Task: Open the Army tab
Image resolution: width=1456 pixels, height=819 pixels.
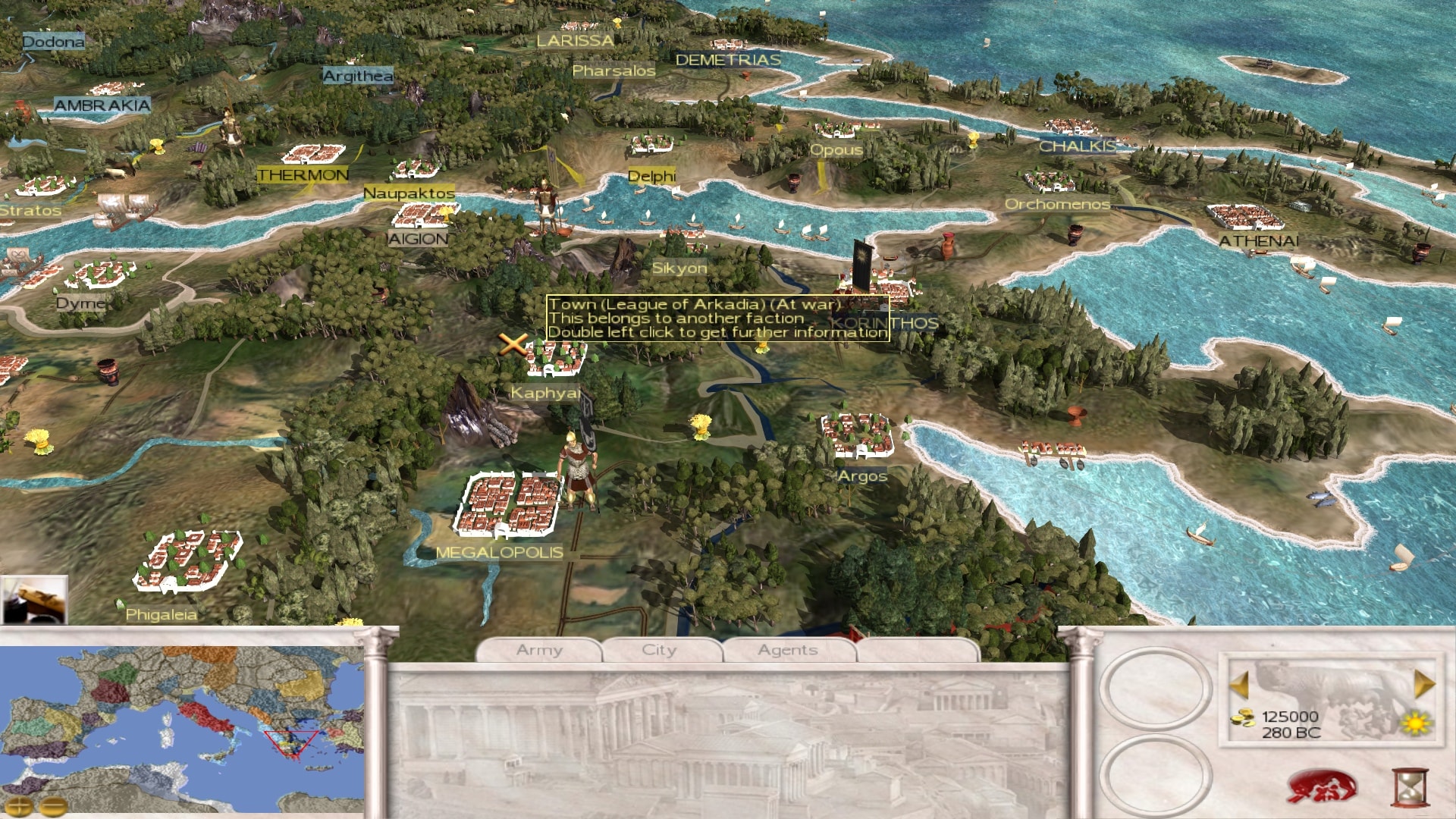Action: coord(539,650)
